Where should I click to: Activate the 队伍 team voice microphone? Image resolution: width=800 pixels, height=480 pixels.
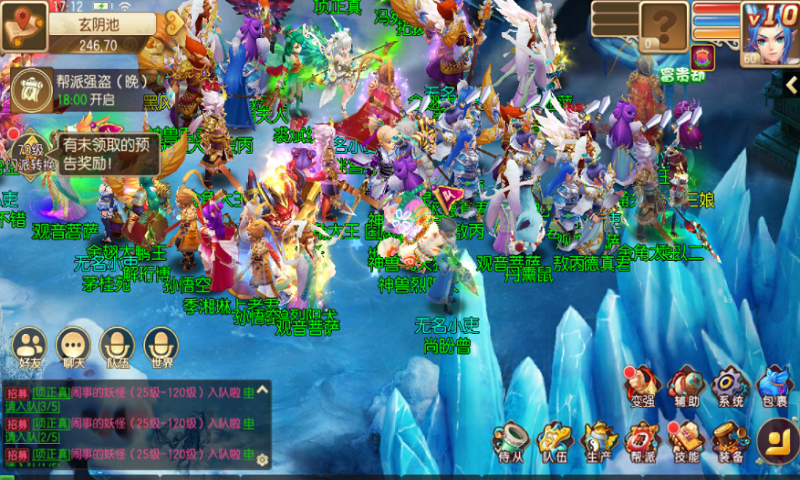click(x=118, y=345)
